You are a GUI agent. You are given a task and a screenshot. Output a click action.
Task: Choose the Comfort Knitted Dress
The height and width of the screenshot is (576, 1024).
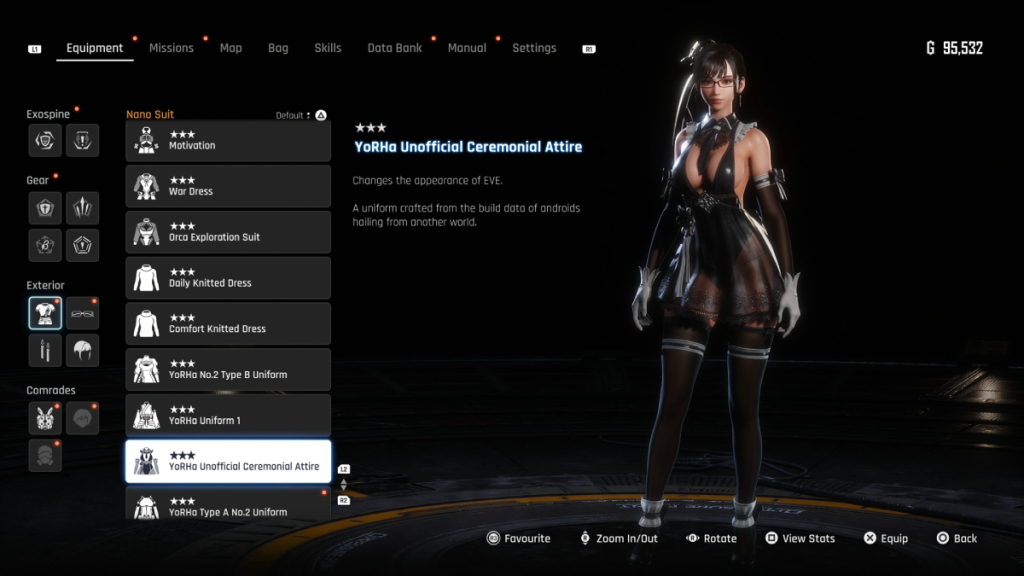click(x=228, y=325)
